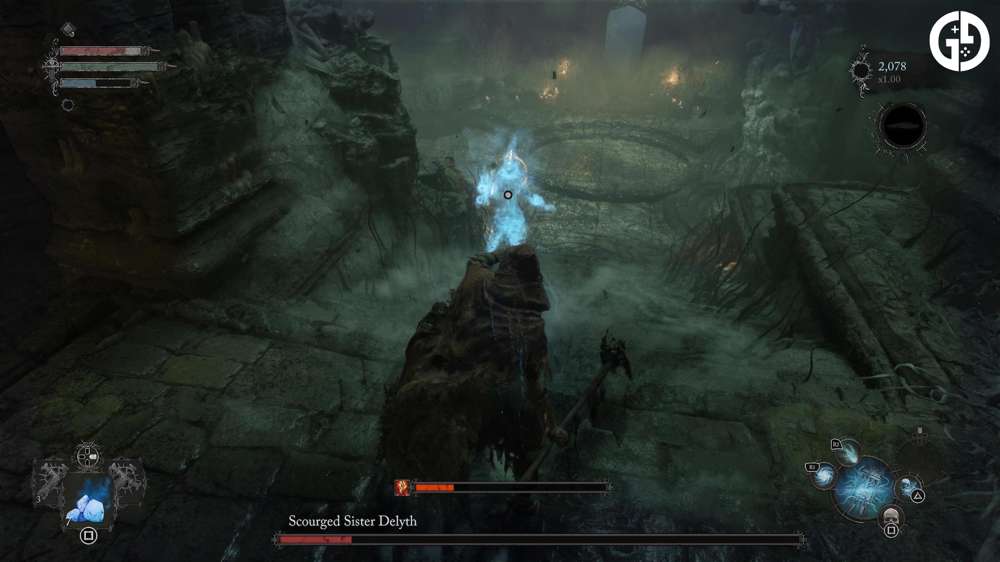
Task: Click the large central blue spell orb
Action: (864, 485)
